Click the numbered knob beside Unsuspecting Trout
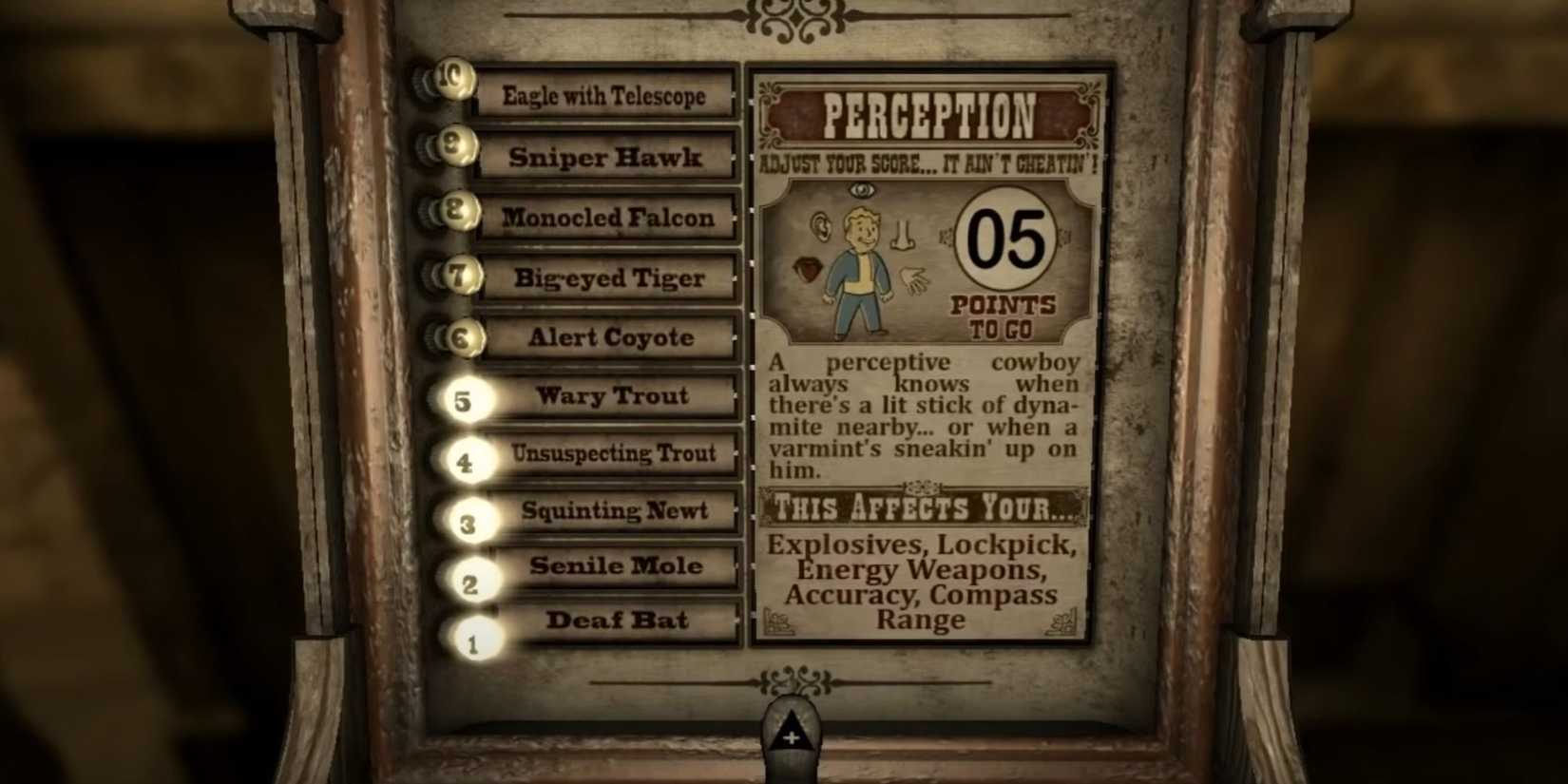This screenshot has width=1568, height=784. [466, 462]
